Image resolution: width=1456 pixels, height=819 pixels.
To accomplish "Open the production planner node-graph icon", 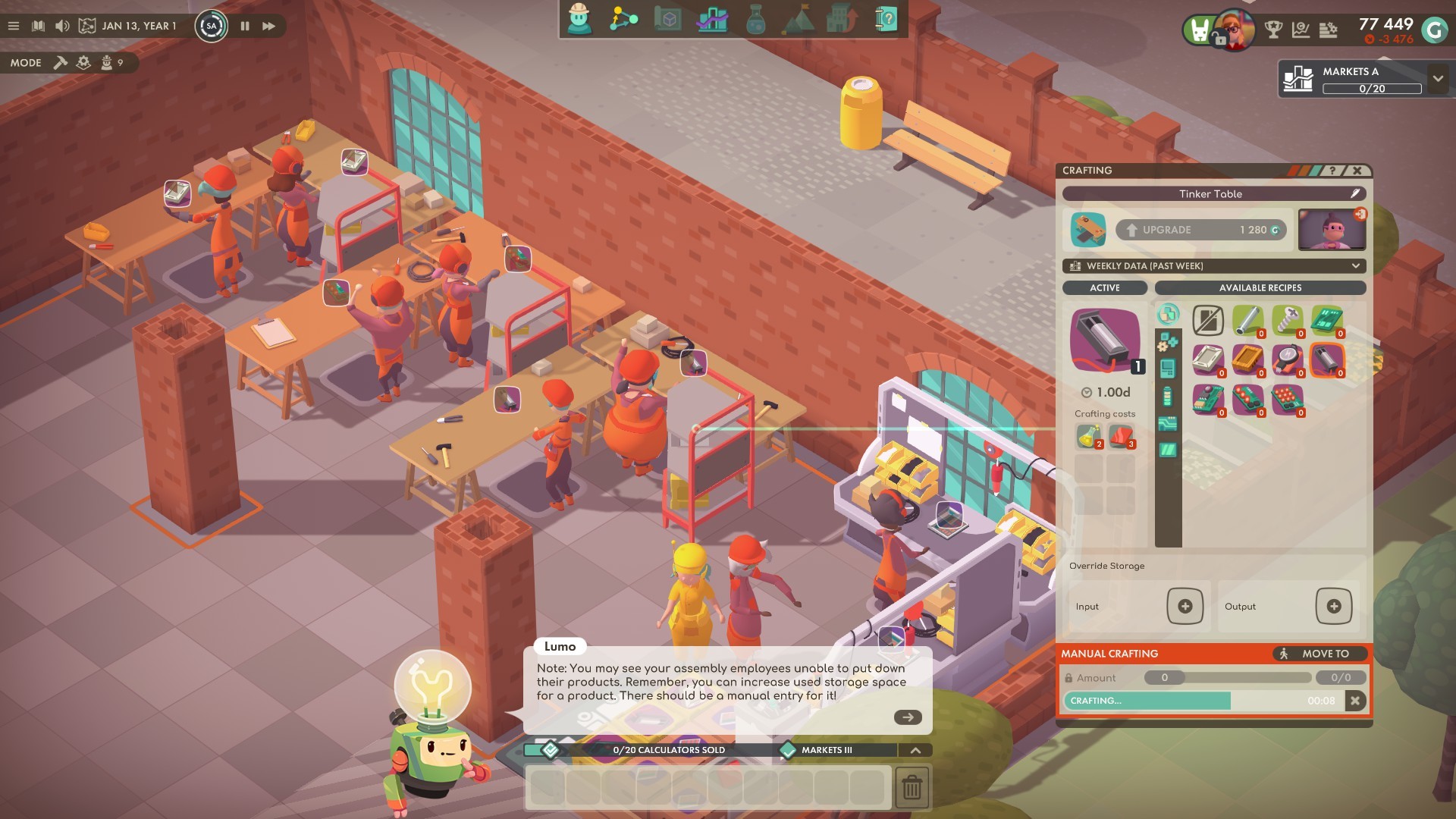I will 622,20.
